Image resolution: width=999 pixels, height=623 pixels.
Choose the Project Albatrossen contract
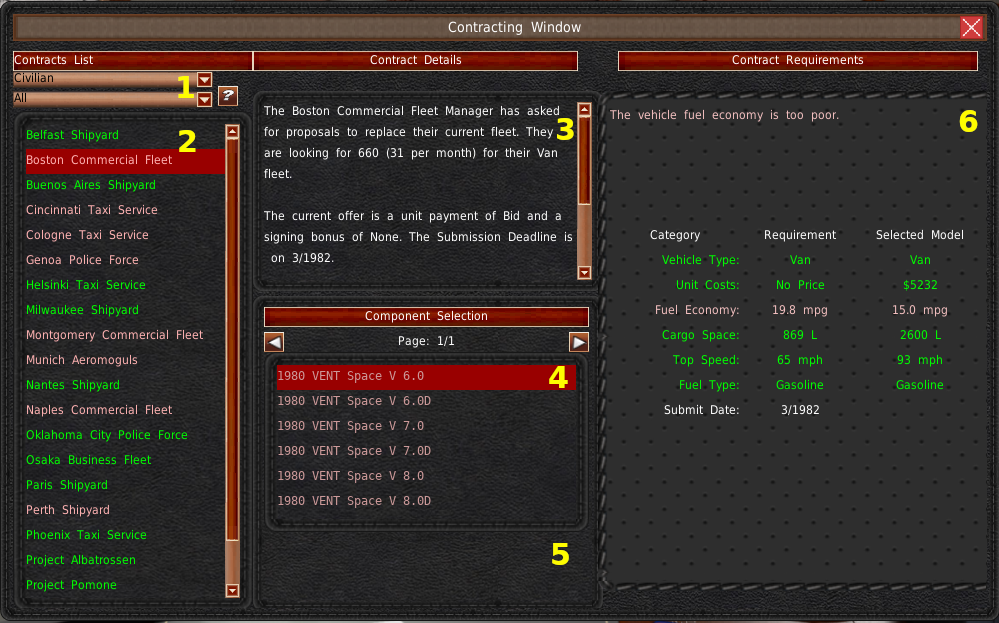pos(81,560)
